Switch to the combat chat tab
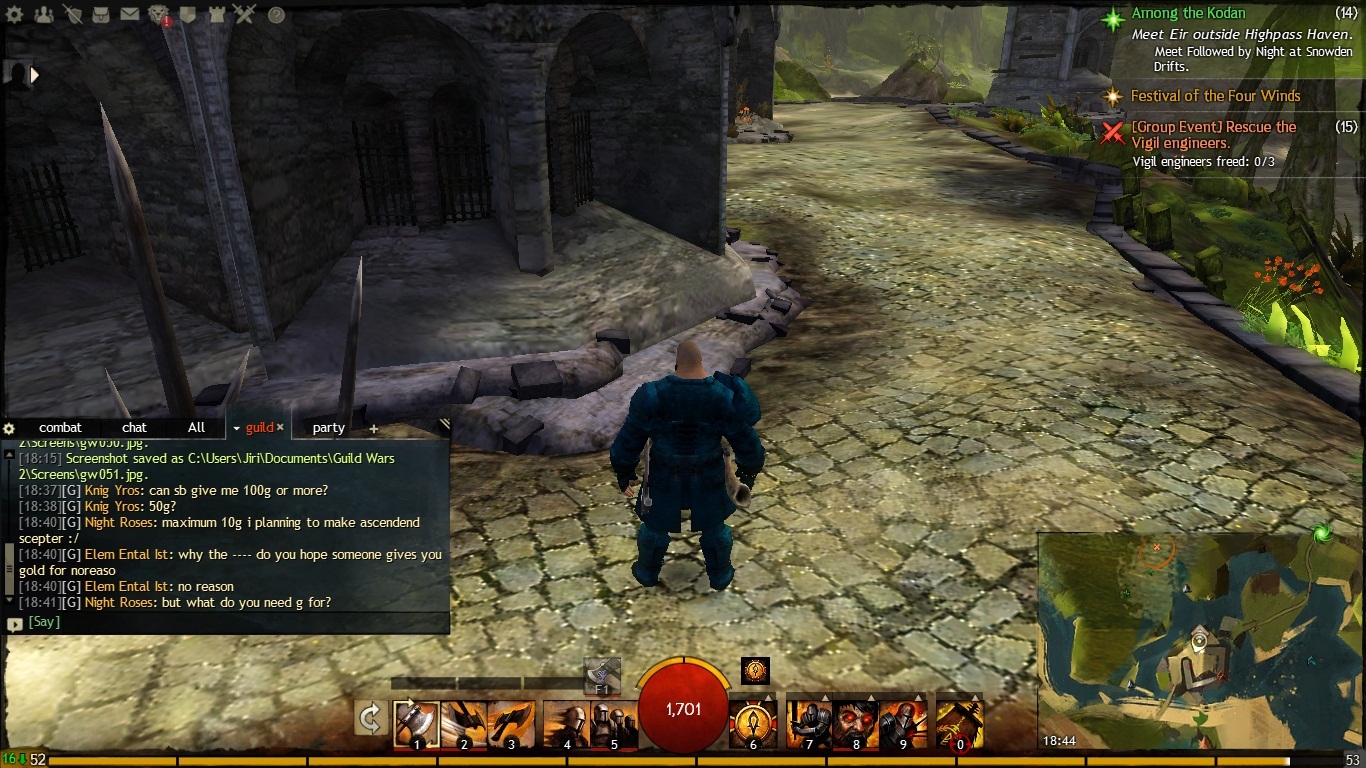 pyautogui.click(x=60, y=428)
